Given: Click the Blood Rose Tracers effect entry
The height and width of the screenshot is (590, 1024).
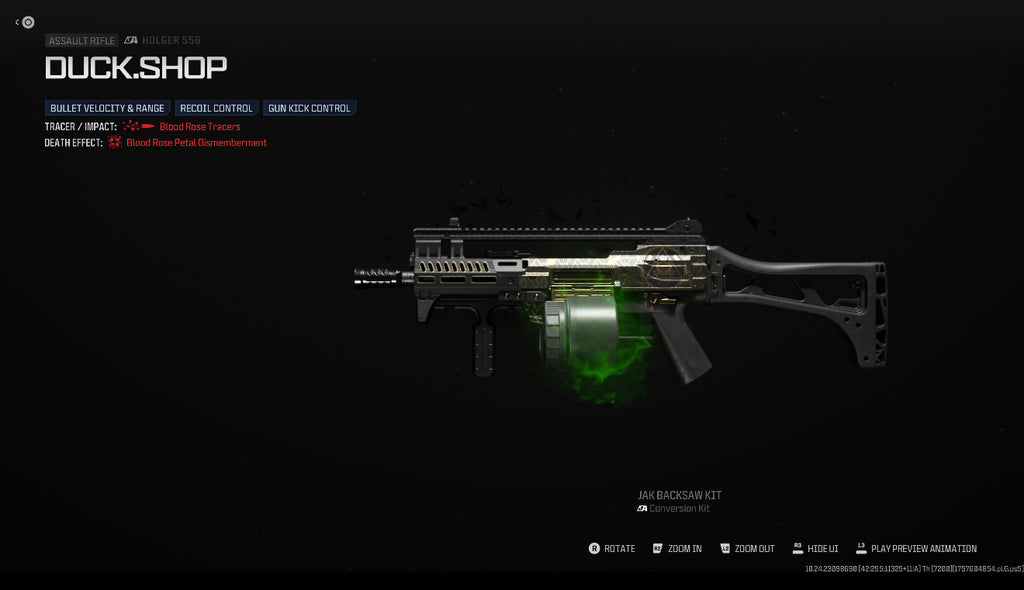Looking at the screenshot, I should [199, 127].
